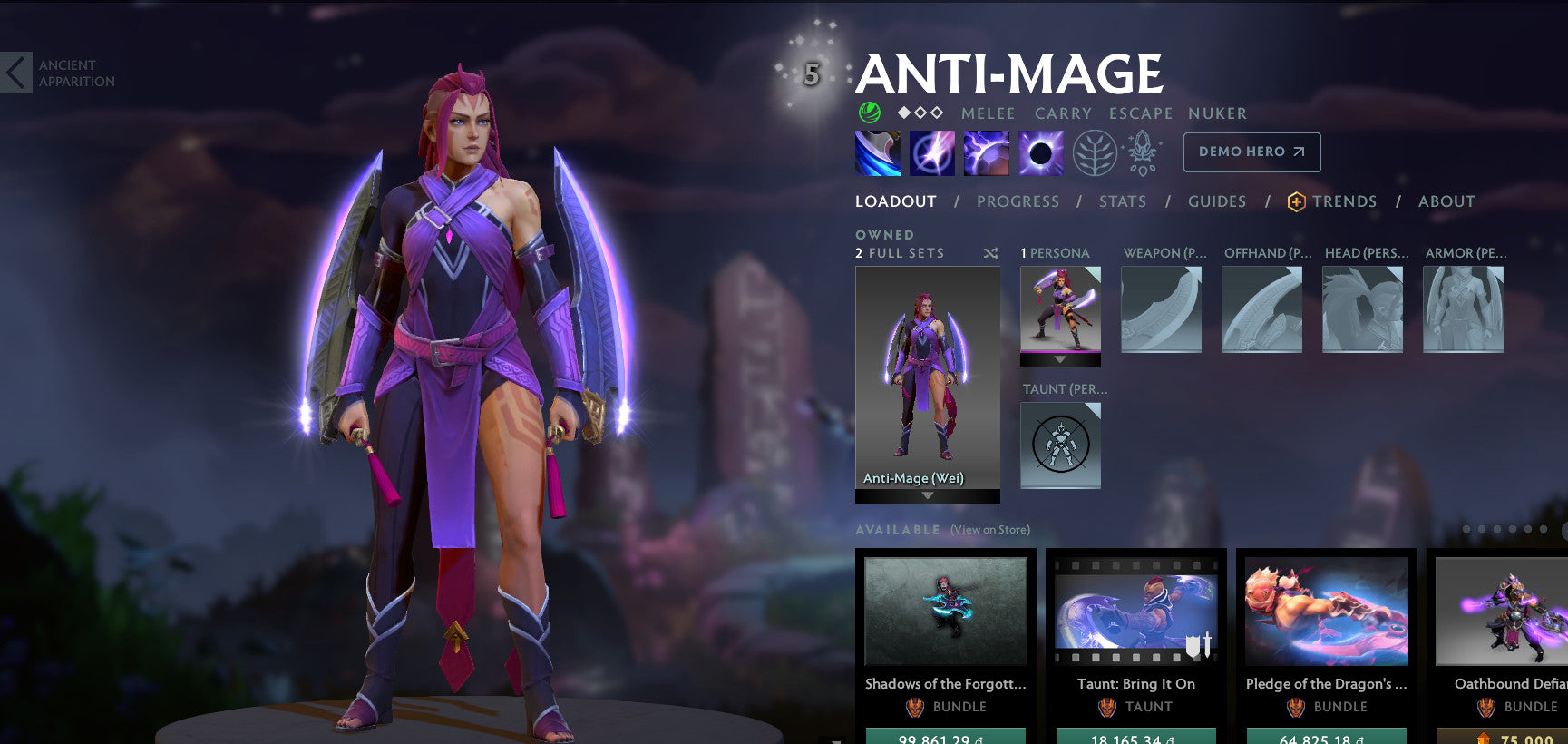Open Anti-Mage's talent tree icon
The height and width of the screenshot is (744, 1568).
(x=1096, y=152)
